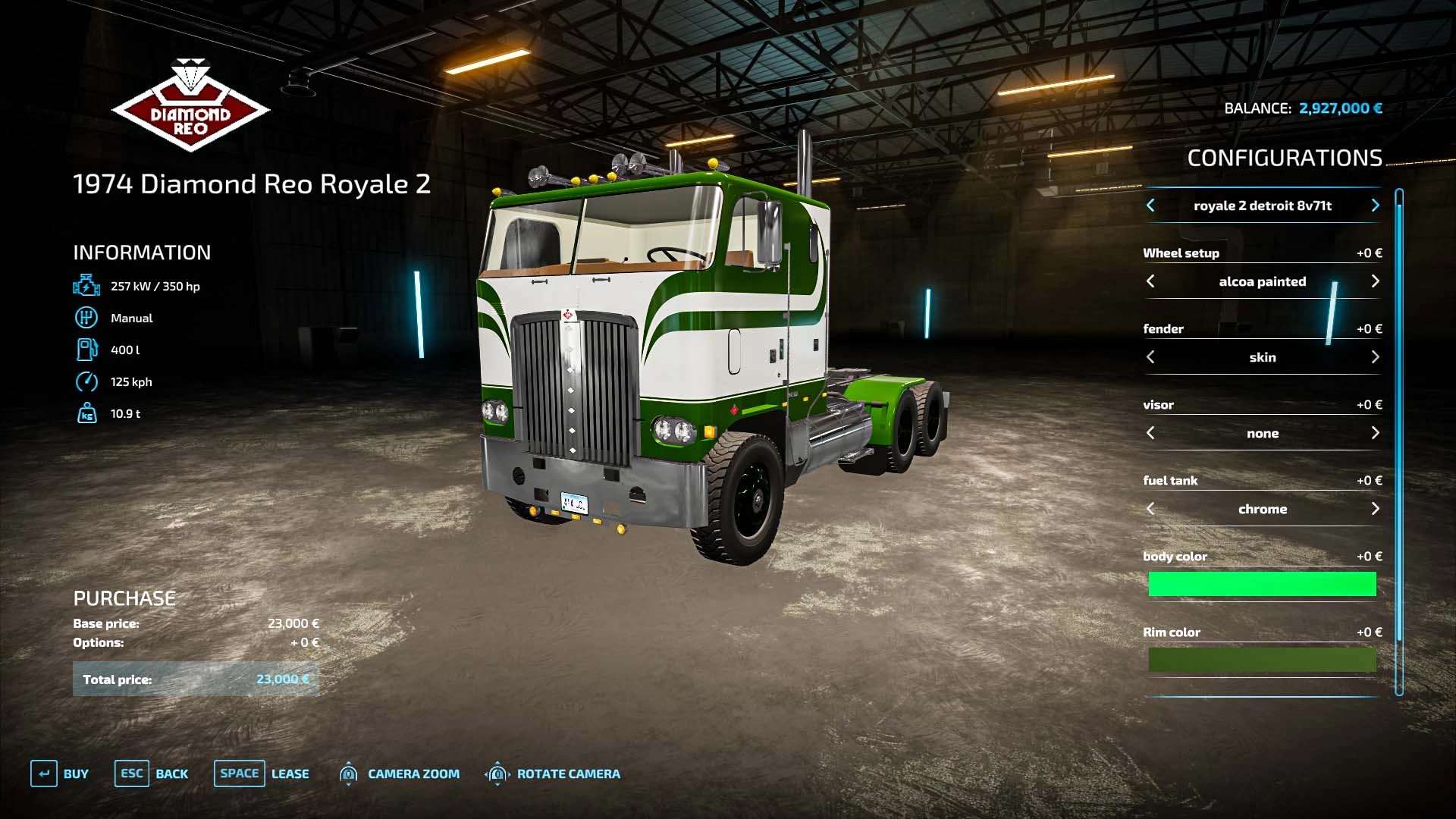Viewport: 1456px width, 819px height.
Task: Change visor to the previous option
Action: 1150,433
